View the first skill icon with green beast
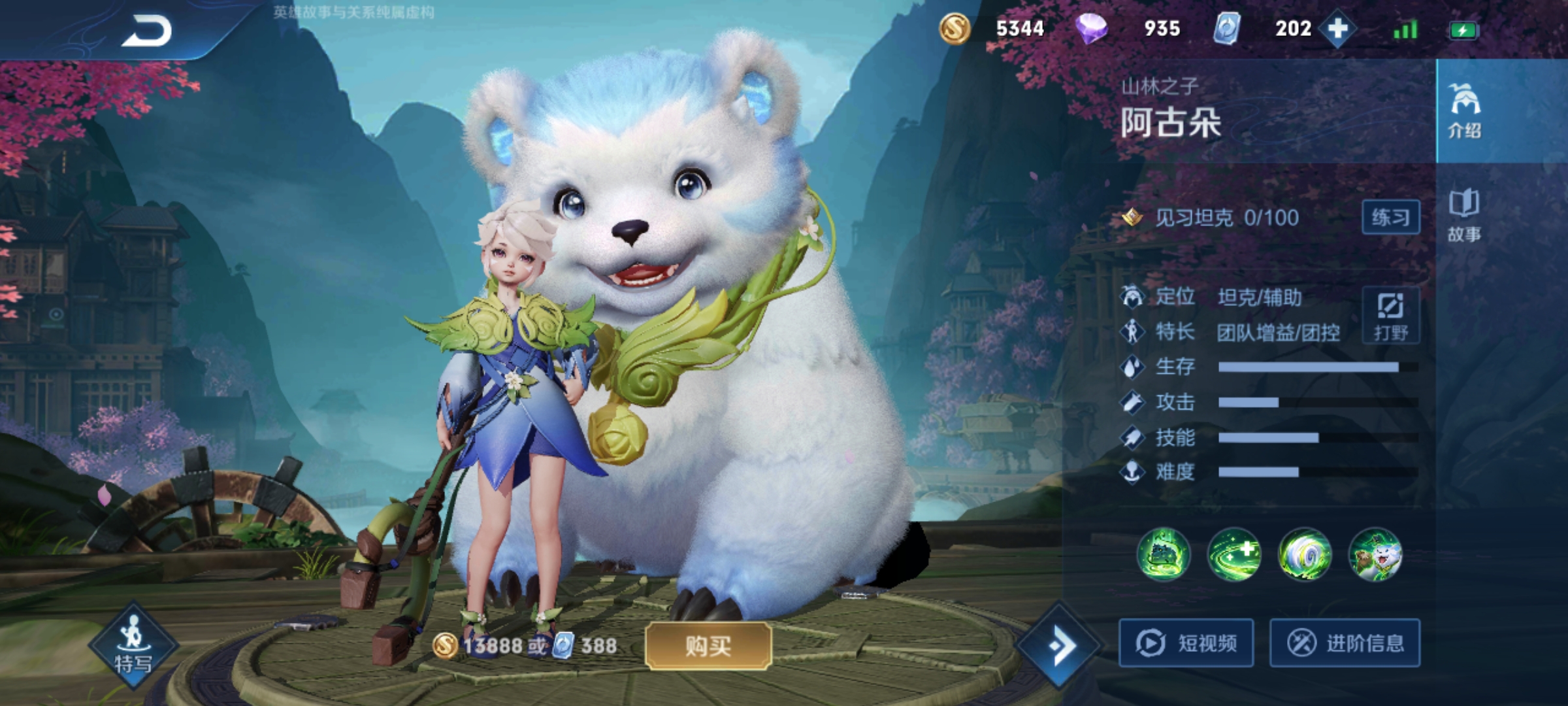 [x=1164, y=555]
